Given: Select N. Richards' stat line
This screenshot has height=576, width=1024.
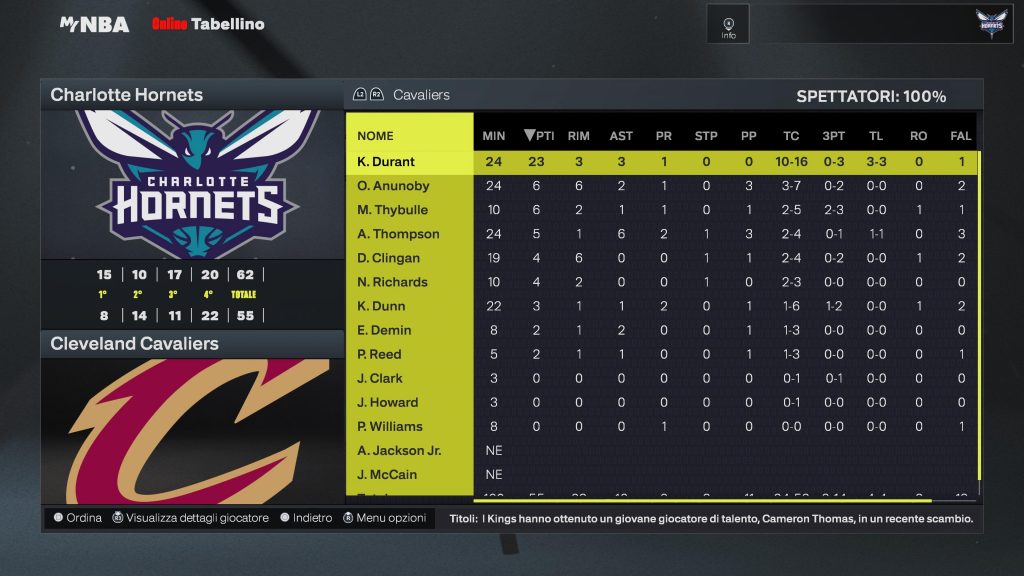Looking at the screenshot, I should pyautogui.click(x=392, y=282).
